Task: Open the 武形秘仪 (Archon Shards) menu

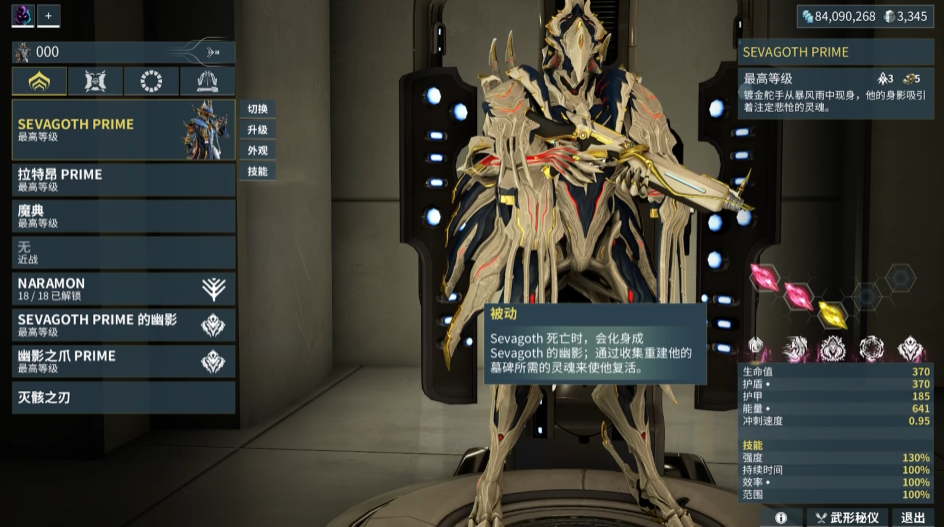Action: tap(846, 518)
